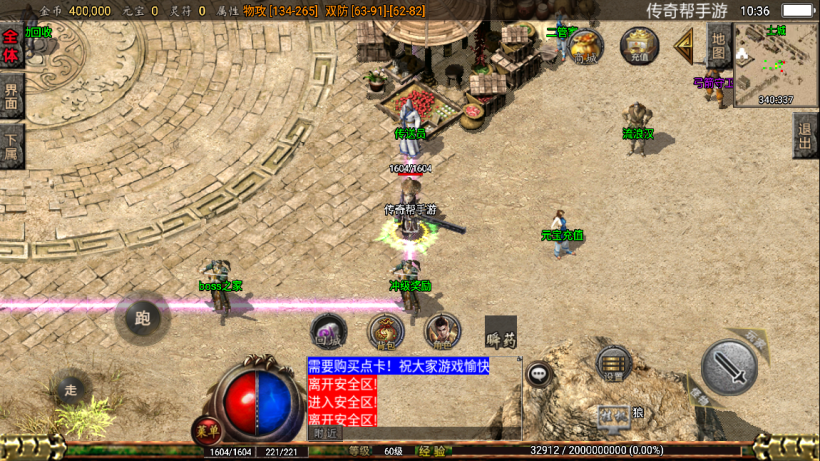The width and height of the screenshot is (820, 461).
Task: Switch to the 下属 tab
Action: click(x=11, y=148)
